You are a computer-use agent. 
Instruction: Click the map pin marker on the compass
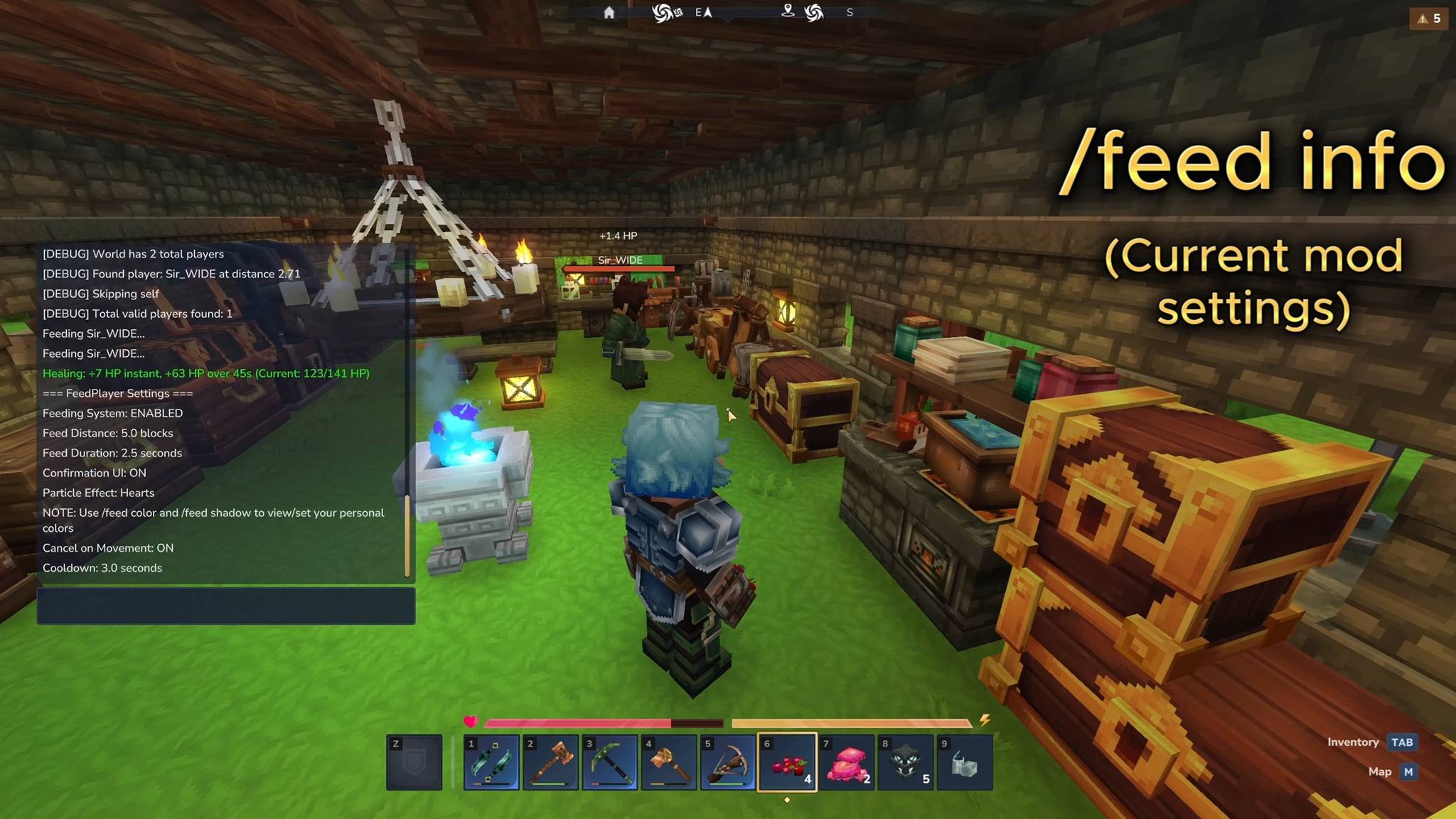coord(788,11)
